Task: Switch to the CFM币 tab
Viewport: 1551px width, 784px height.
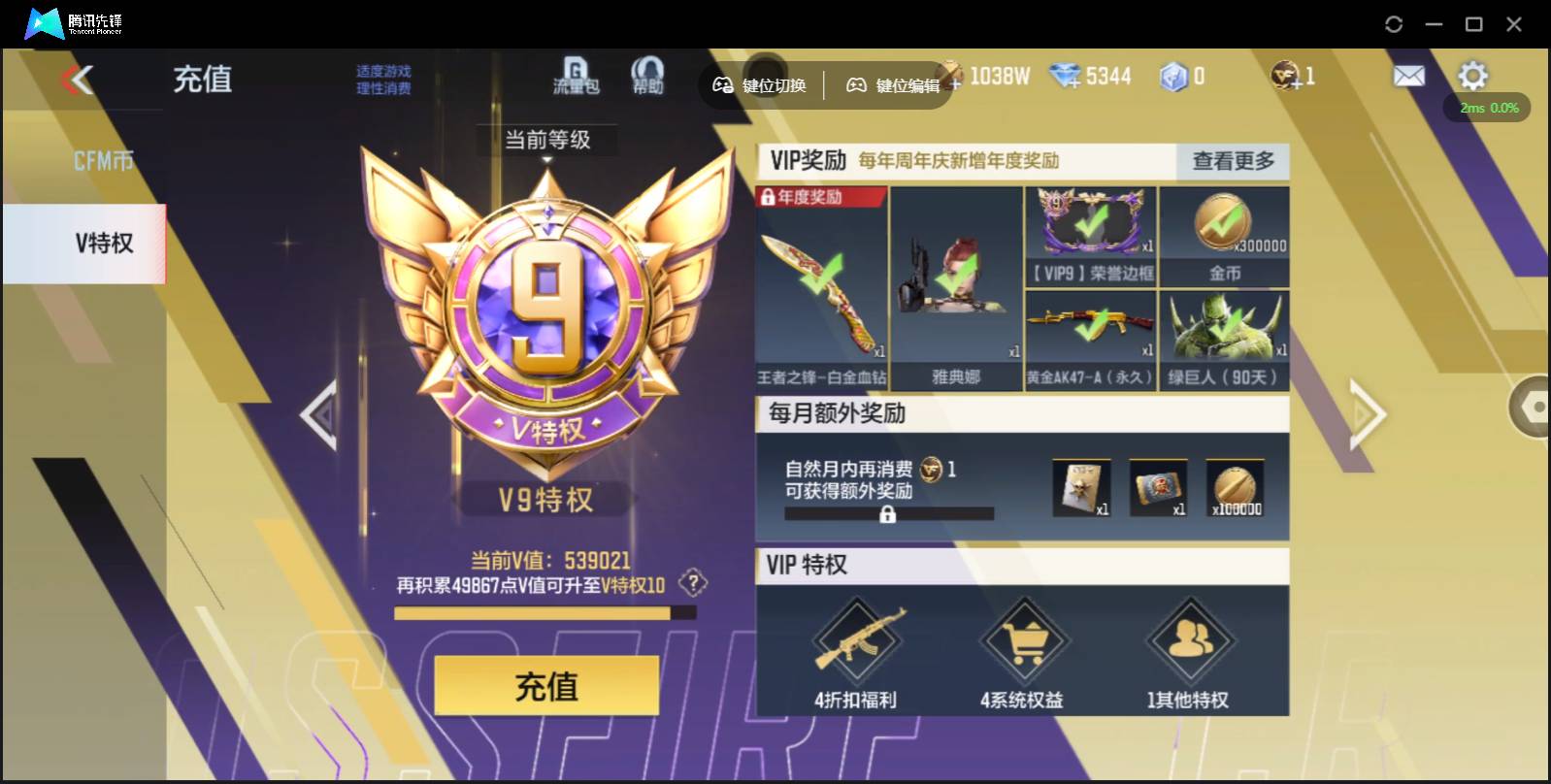Action: (x=102, y=158)
